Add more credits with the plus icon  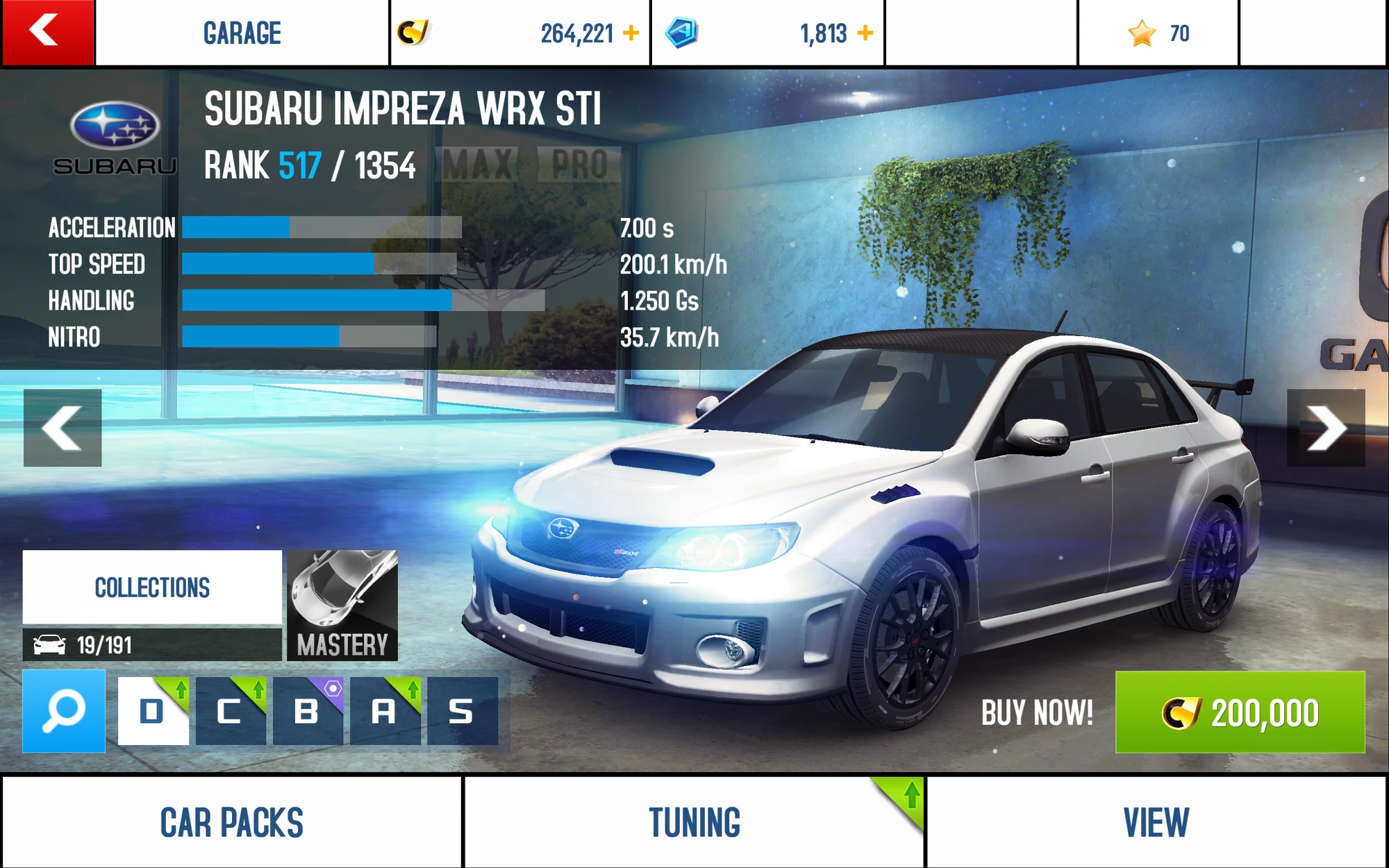pos(631,33)
